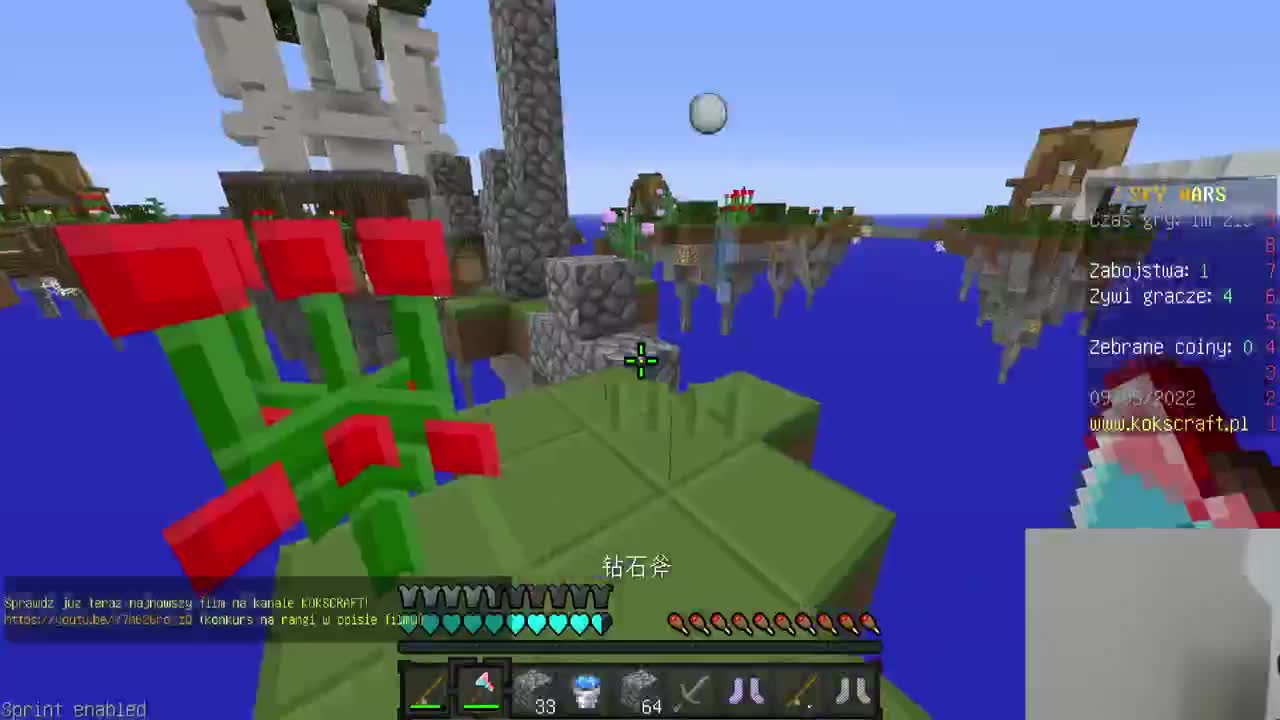Select the iron boots in the last hotbar slot

(800, 688)
